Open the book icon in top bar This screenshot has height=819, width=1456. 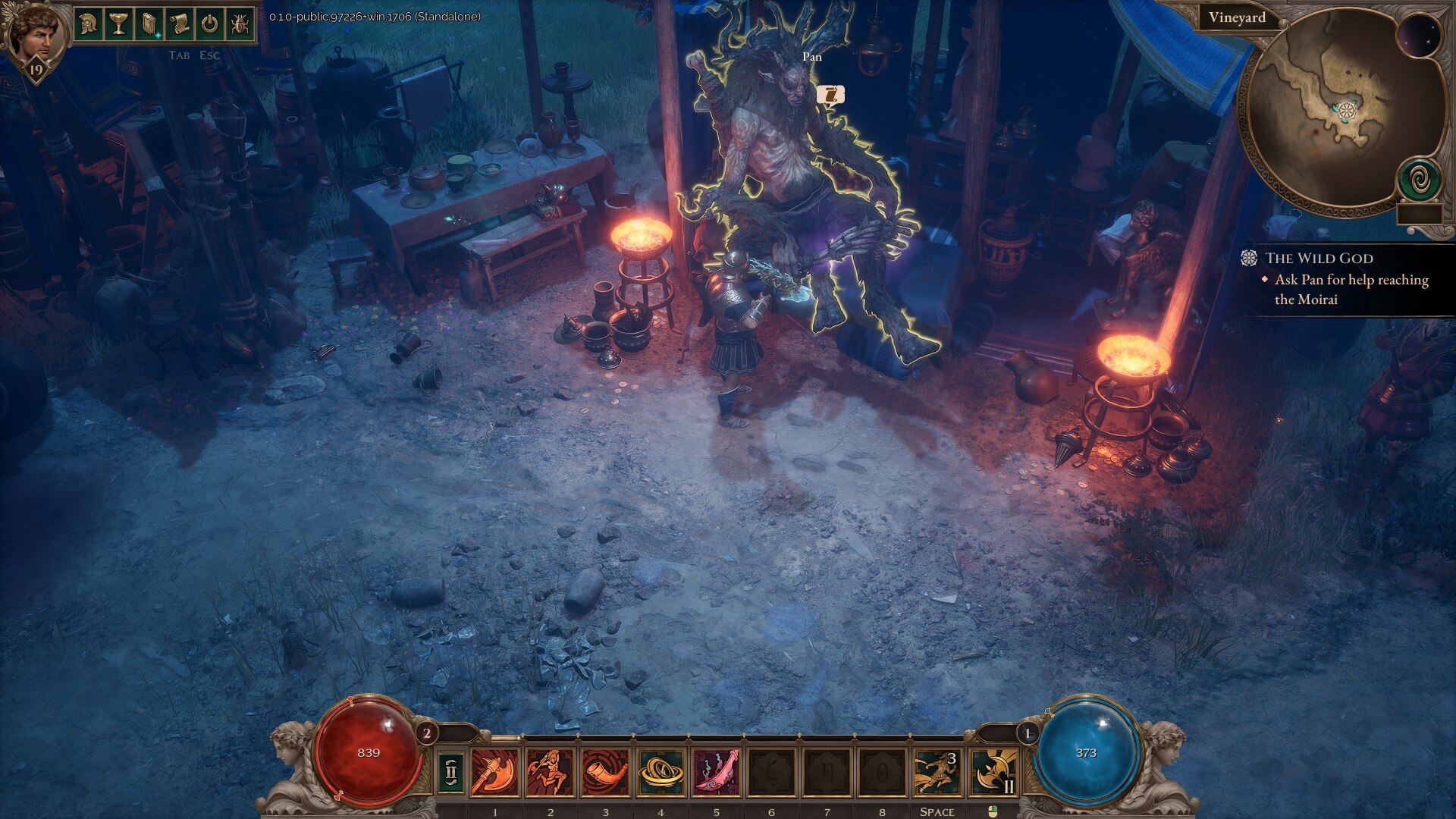pyautogui.click(x=149, y=24)
